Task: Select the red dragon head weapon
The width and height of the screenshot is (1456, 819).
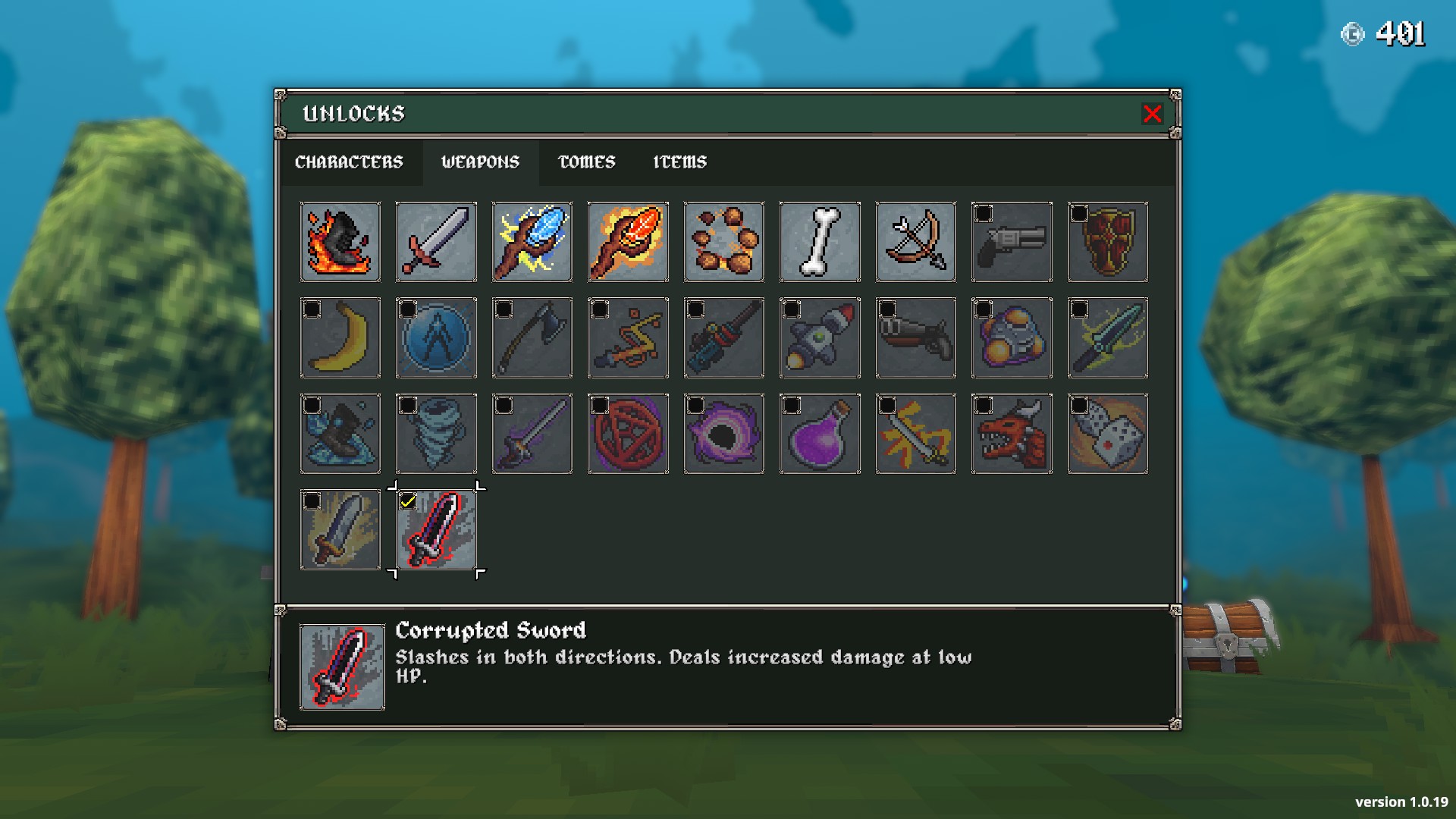Action: [x=1012, y=434]
